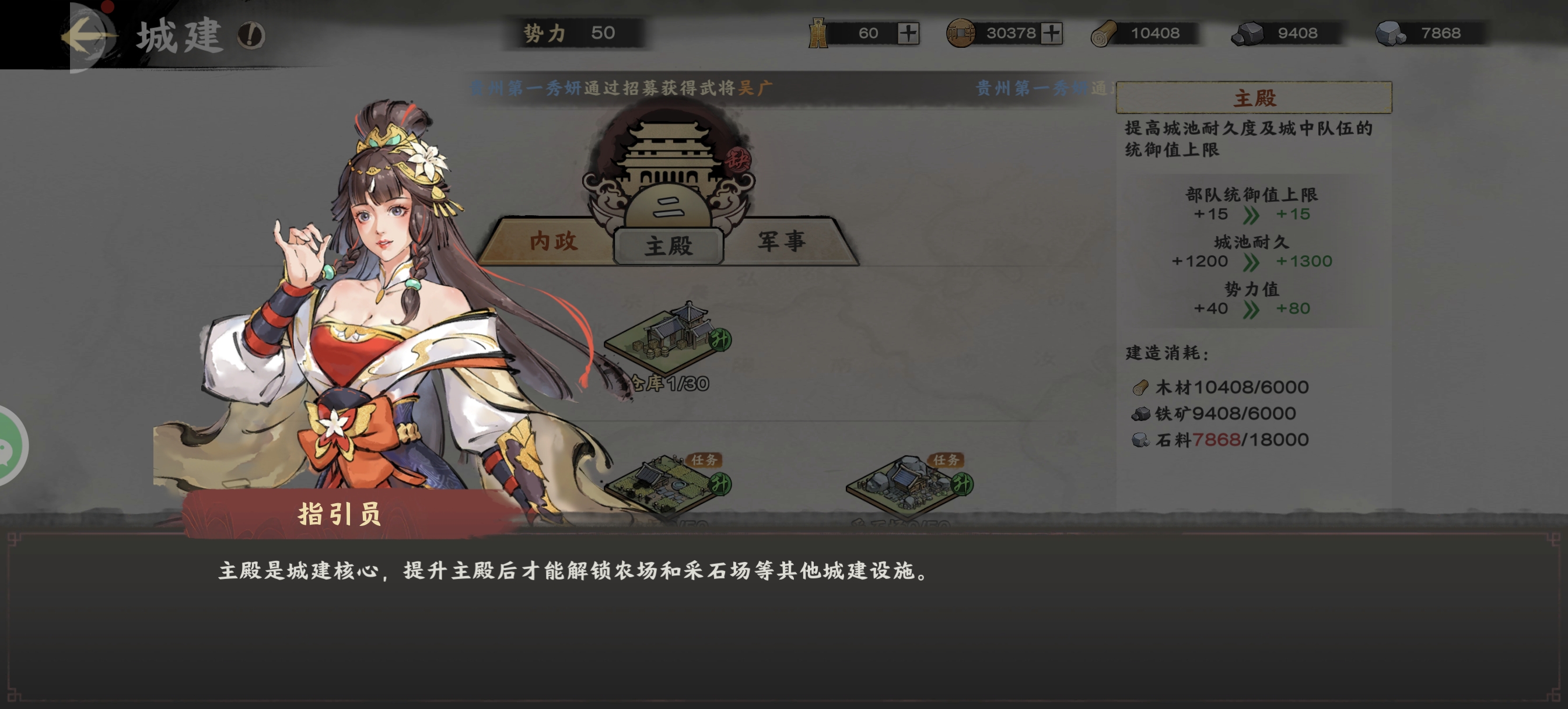This screenshot has height=709, width=1568.
Task: Go back using the arrow button
Action: point(87,36)
